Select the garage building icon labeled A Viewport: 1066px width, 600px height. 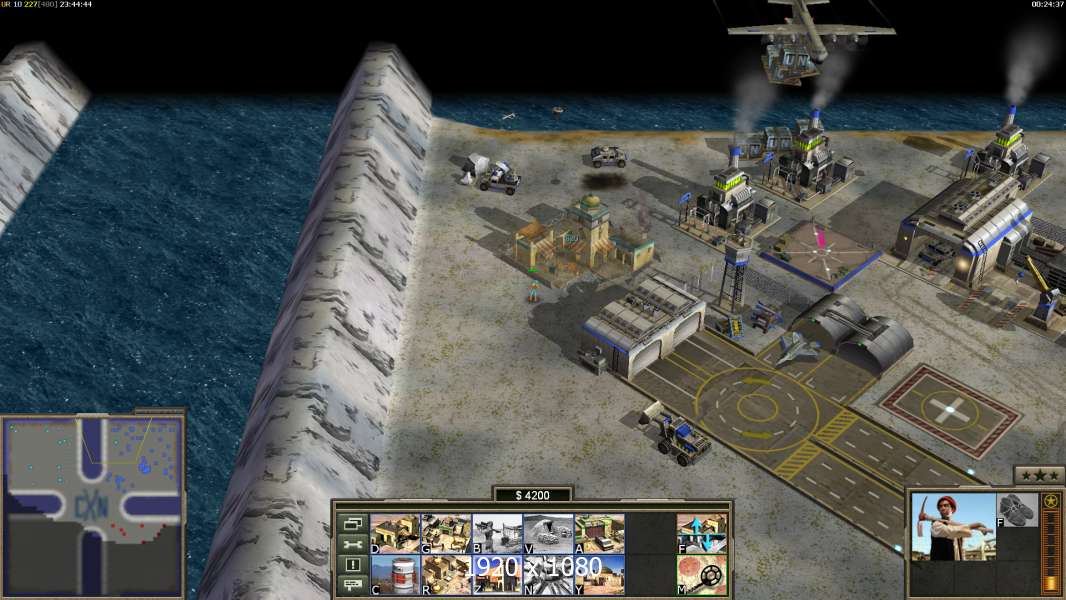pyautogui.click(x=599, y=533)
